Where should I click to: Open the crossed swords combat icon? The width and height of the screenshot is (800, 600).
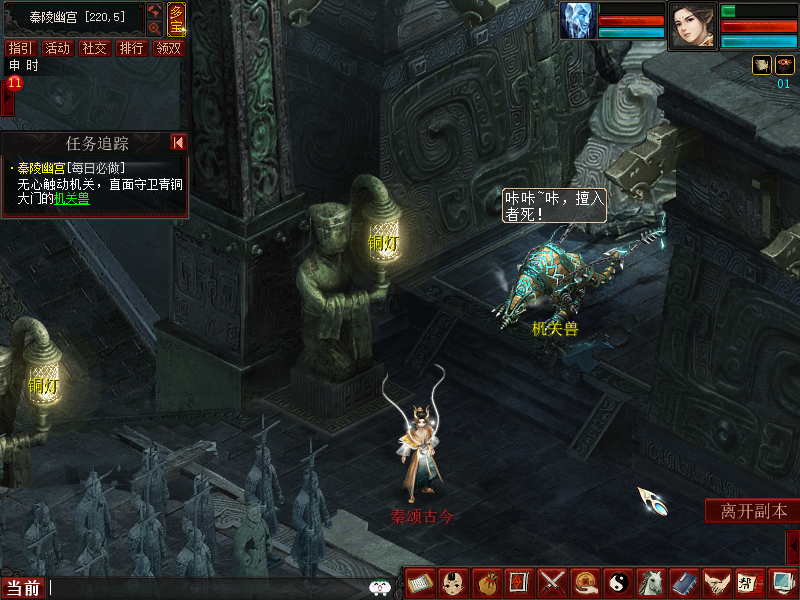point(552,582)
